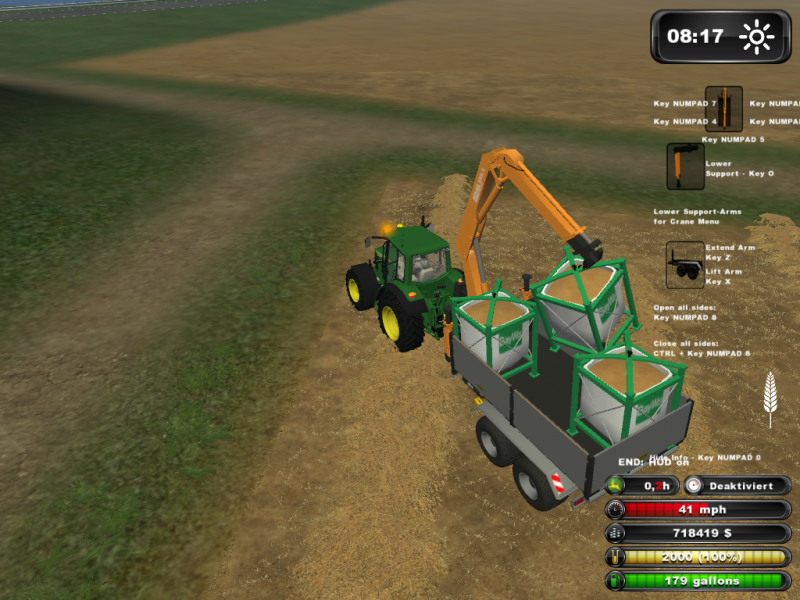This screenshot has width=800, height=600.
Task: Click the John Deere logo icon
Action: tap(616, 485)
